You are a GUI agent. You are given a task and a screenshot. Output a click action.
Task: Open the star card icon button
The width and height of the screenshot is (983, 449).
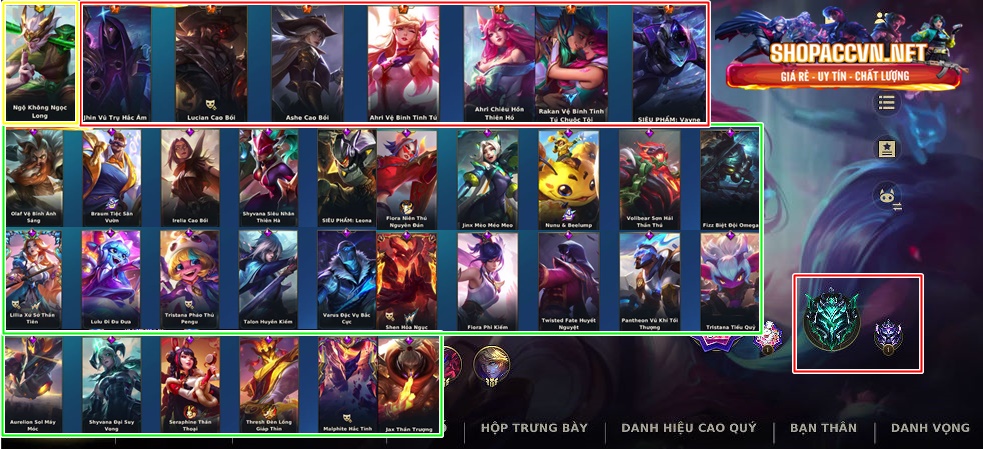click(886, 149)
